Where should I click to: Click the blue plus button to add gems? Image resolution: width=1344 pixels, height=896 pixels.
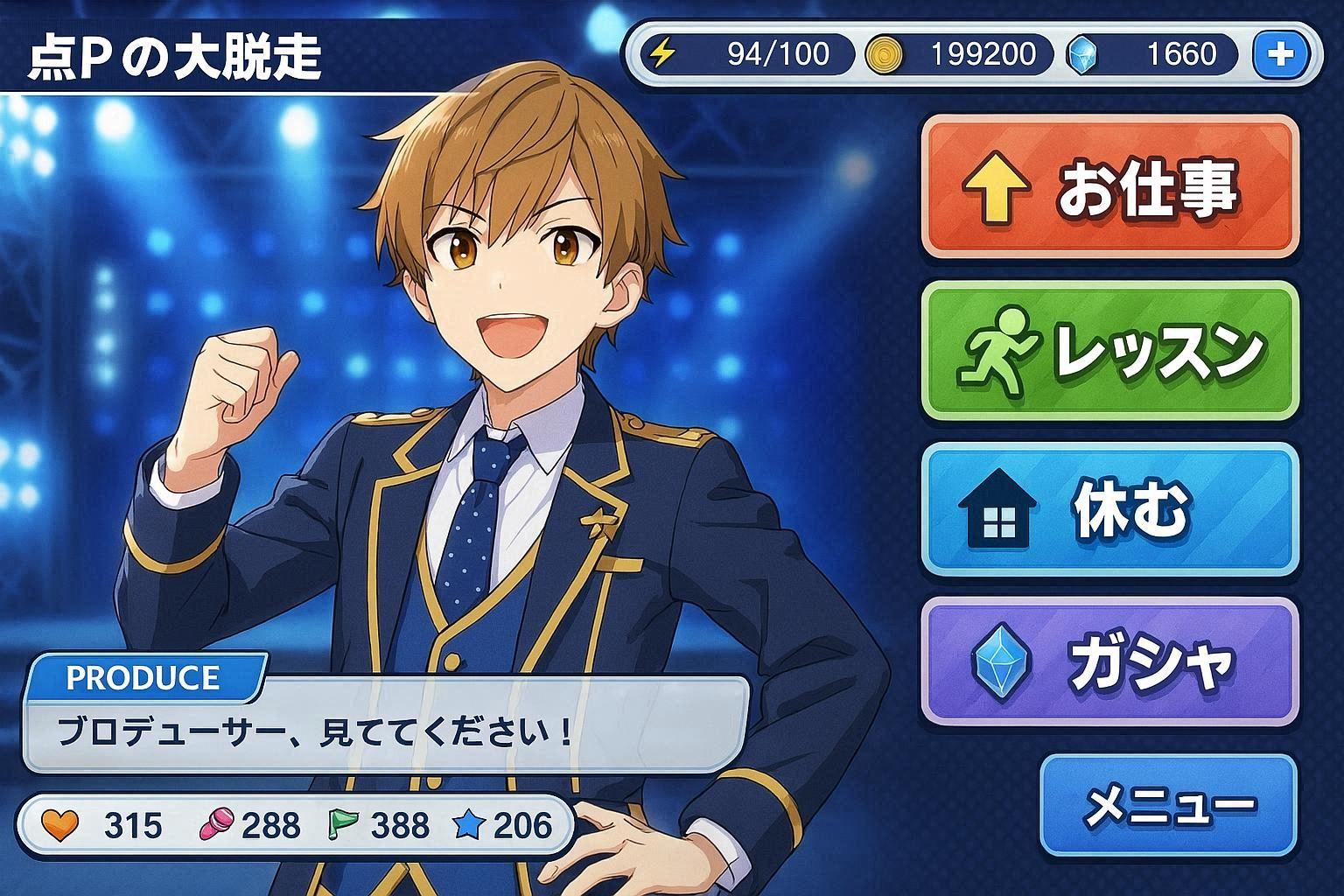click(1280, 54)
